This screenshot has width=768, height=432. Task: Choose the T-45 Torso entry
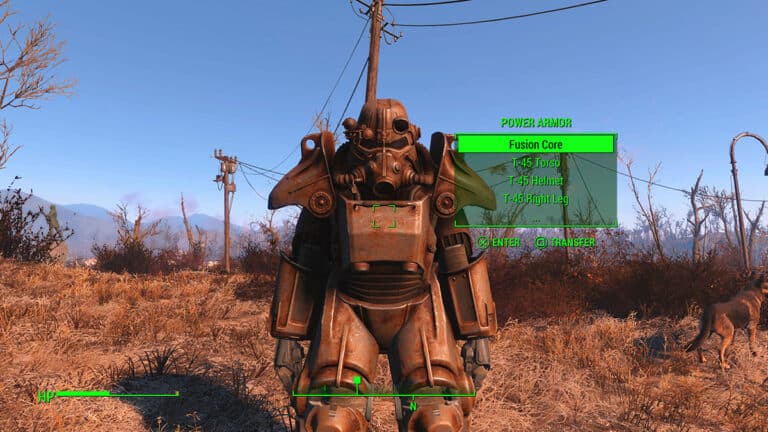click(535, 163)
